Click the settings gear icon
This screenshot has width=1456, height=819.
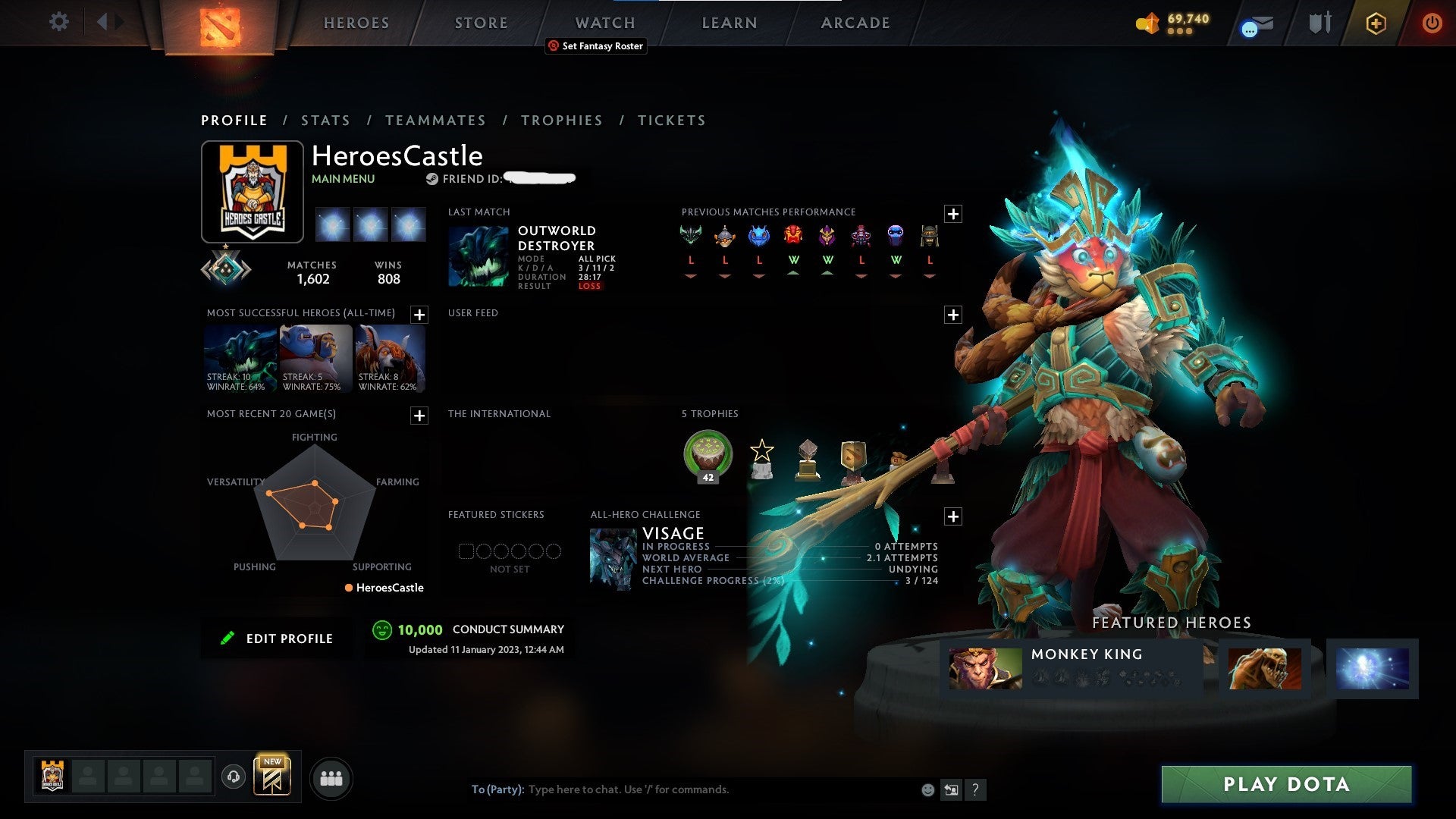tap(58, 23)
